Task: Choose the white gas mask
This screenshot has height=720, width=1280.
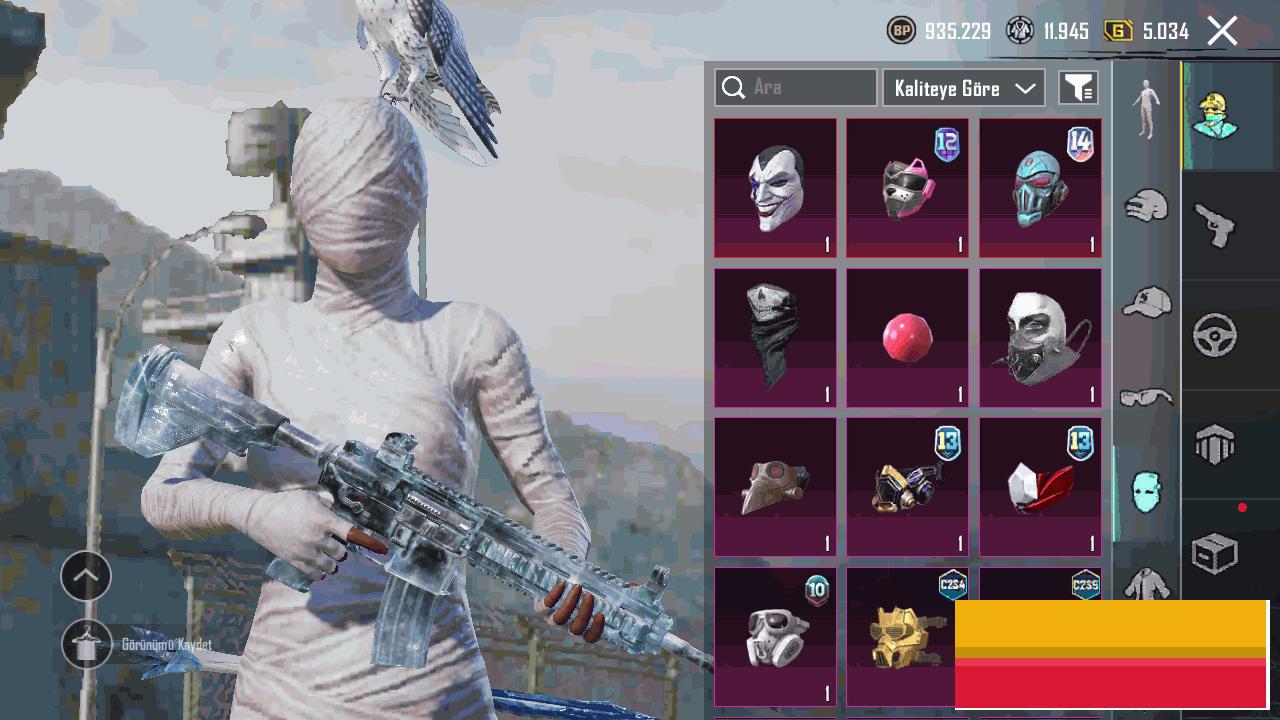Action: [775, 637]
